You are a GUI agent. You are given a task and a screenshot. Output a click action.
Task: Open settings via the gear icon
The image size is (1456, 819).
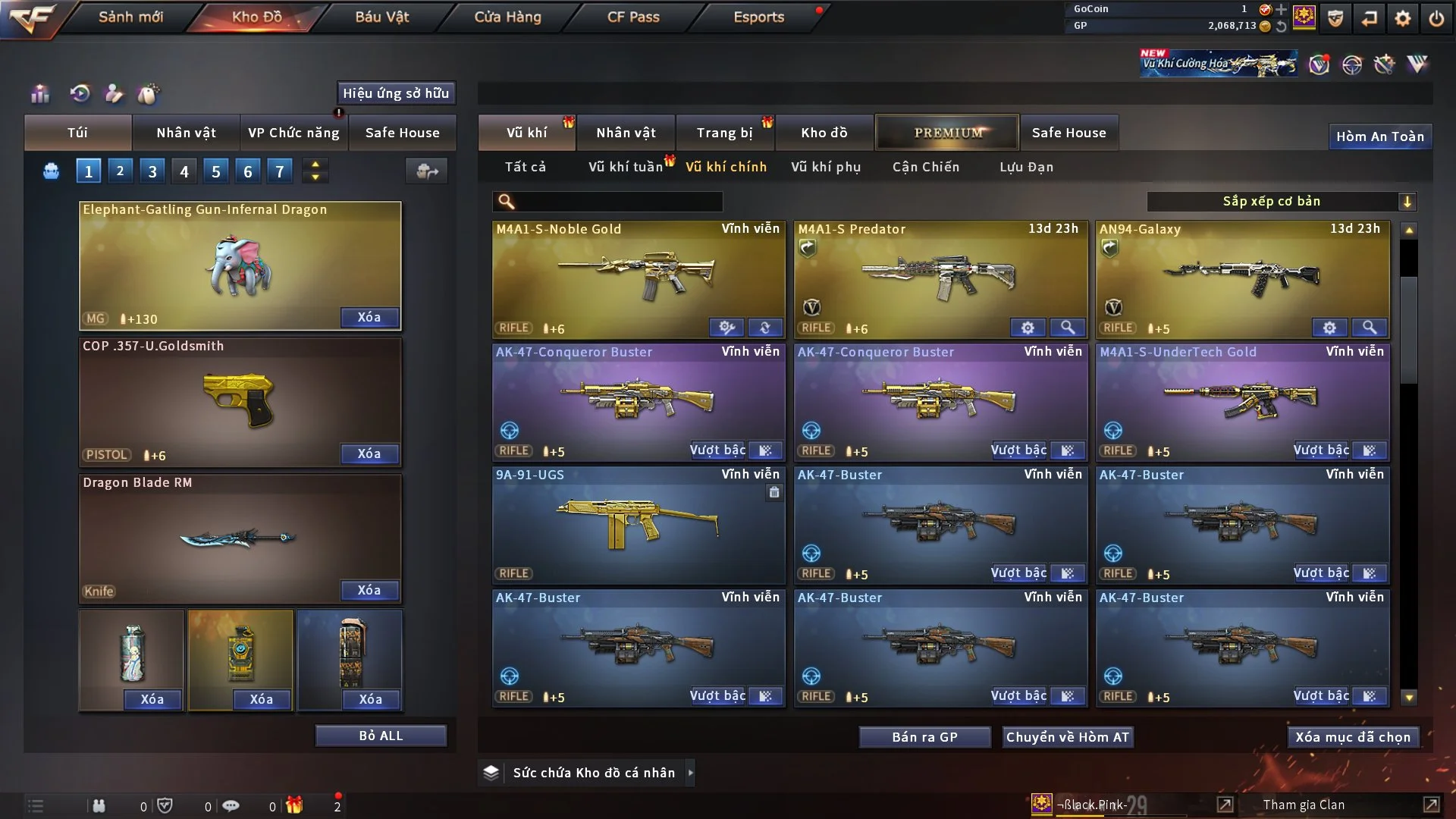coord(1403,18)
